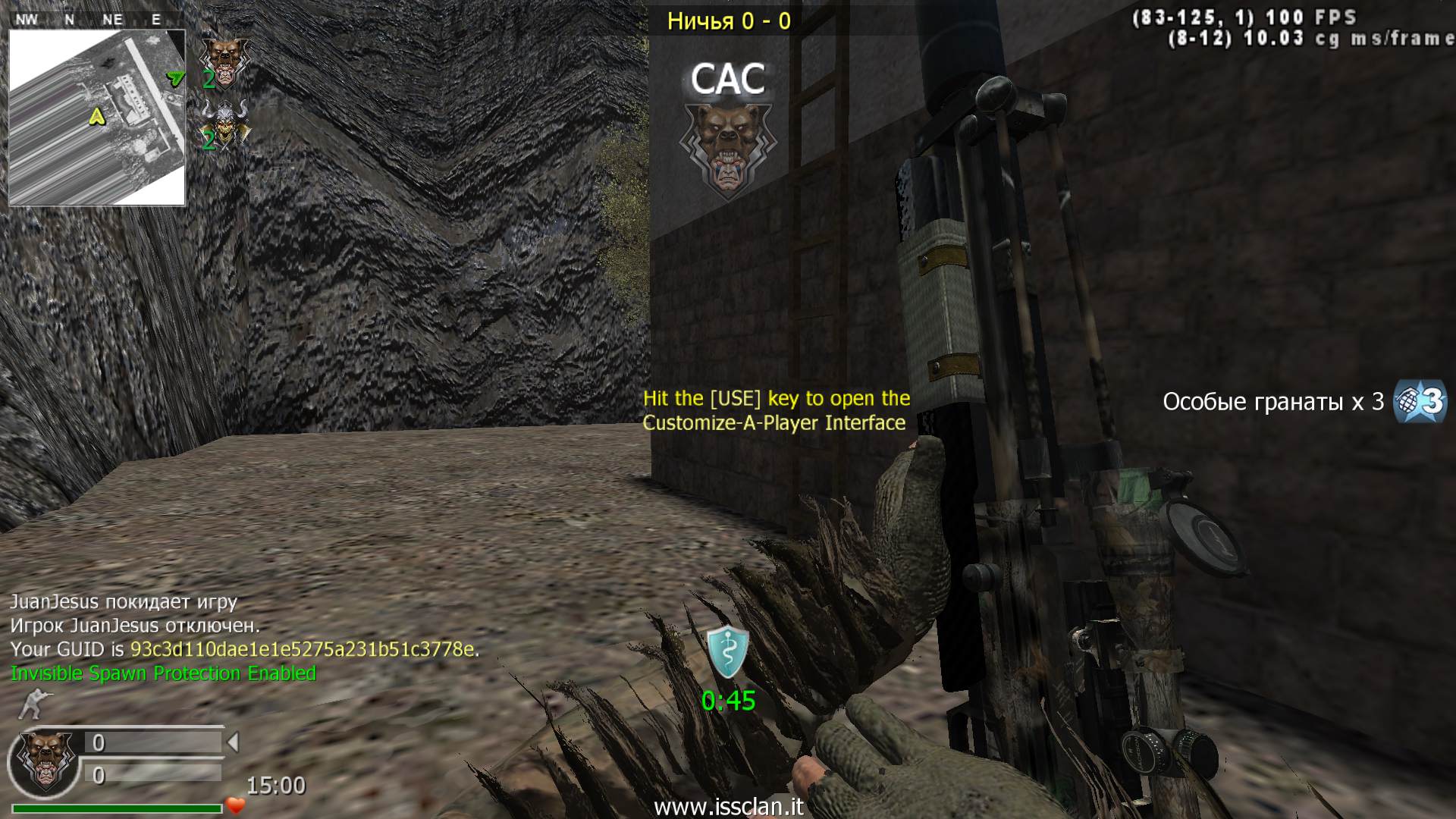
Task: Click the spawn protection shield icon
Action: click(x=728, y=652)
